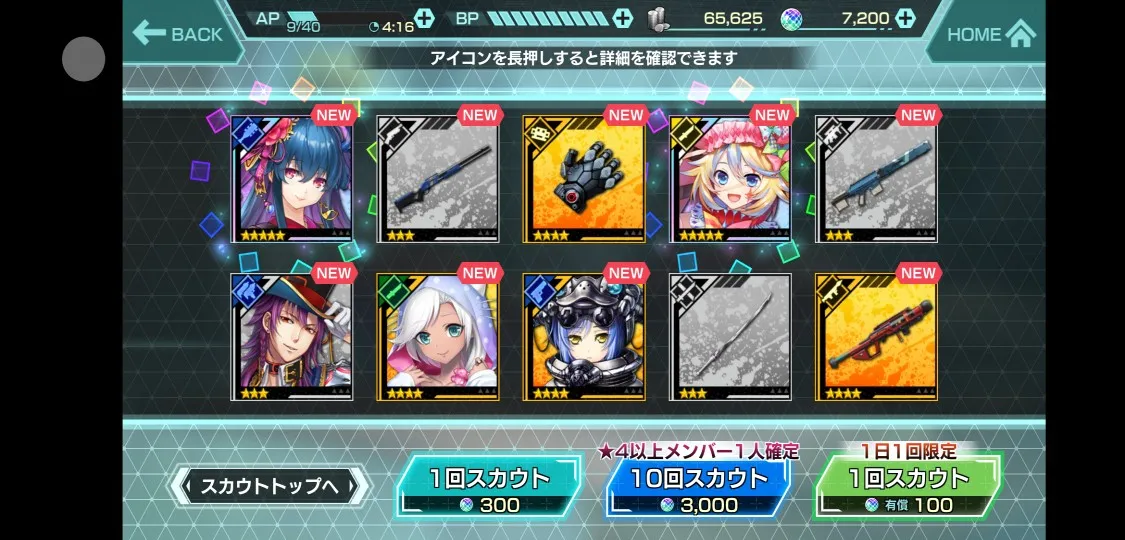Image resolution: width=1125 pixels, height=540 pixels.
Task: Return to scout top via スカウトトップへ
Action: coord(270,487)
